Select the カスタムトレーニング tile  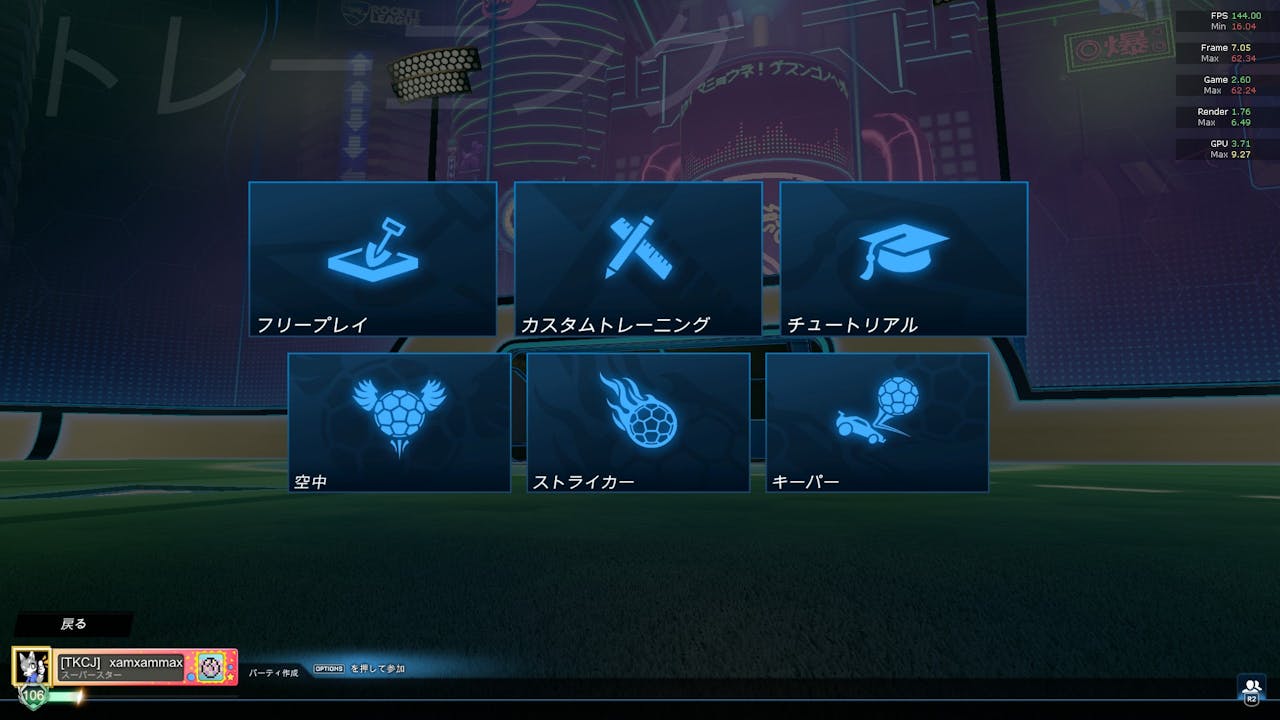pos(638,258)
